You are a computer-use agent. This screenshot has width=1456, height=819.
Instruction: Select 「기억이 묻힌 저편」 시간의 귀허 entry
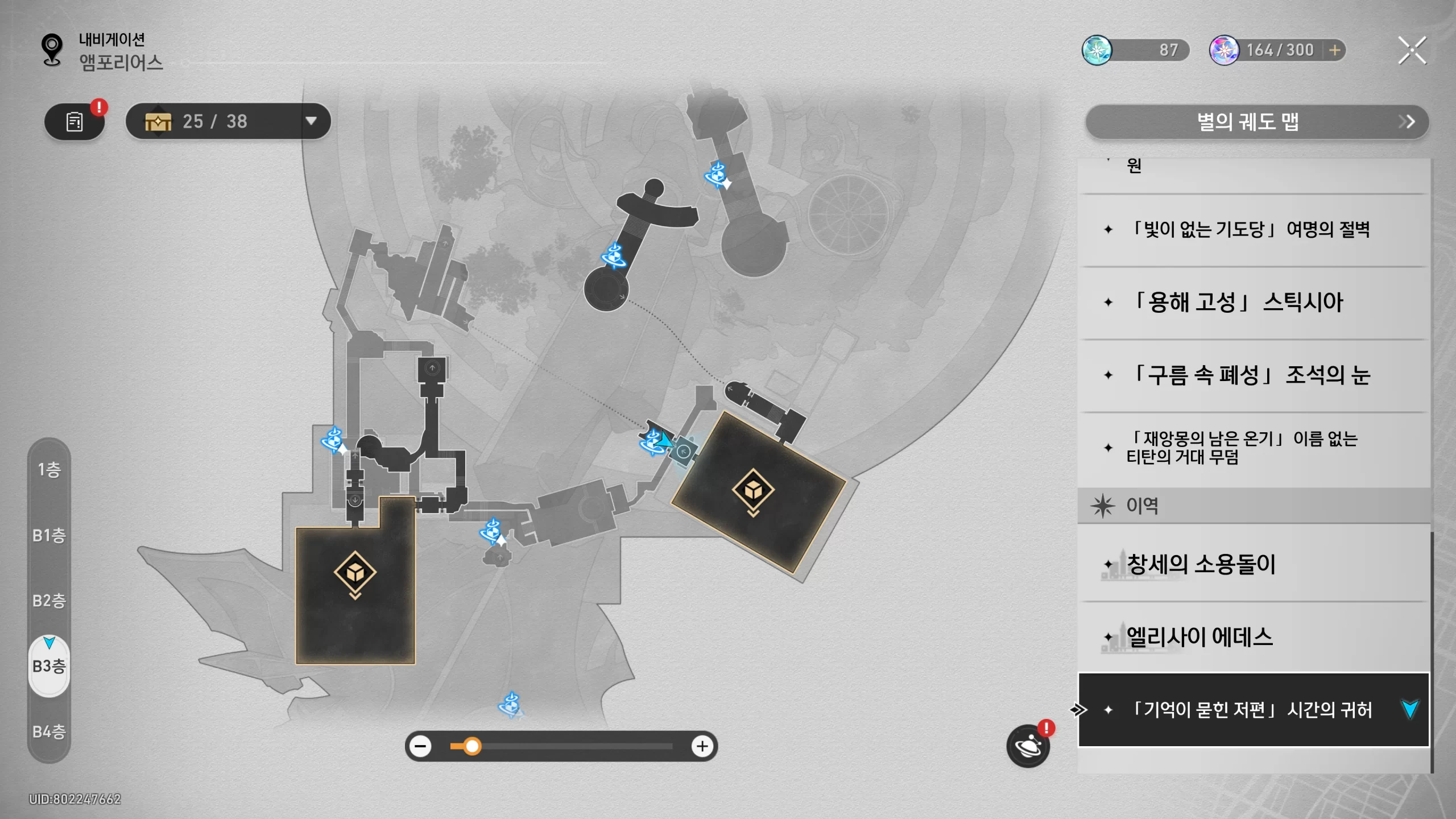pos(1251,710)
